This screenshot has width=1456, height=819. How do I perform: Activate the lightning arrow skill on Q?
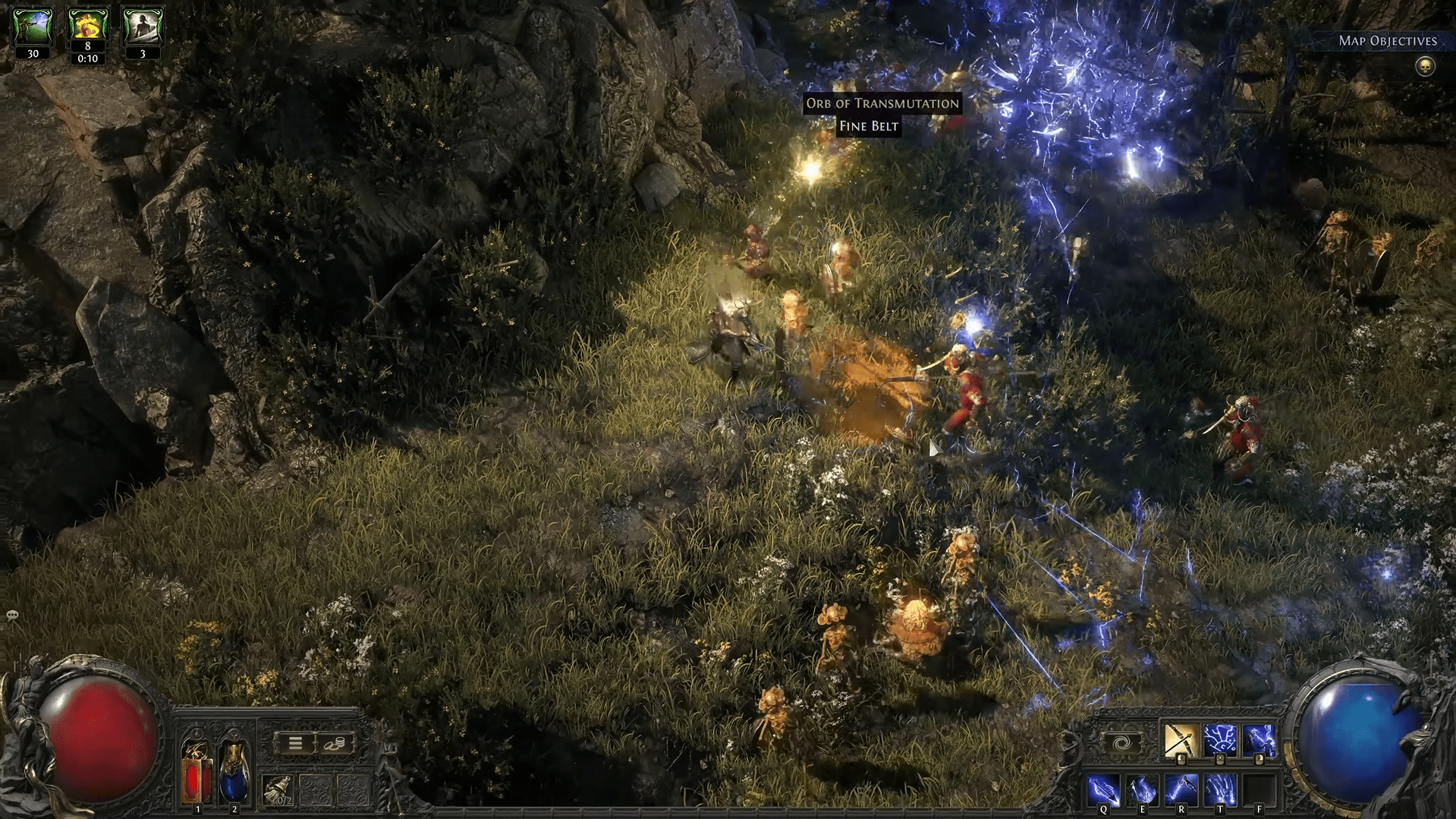point(1103,790)
